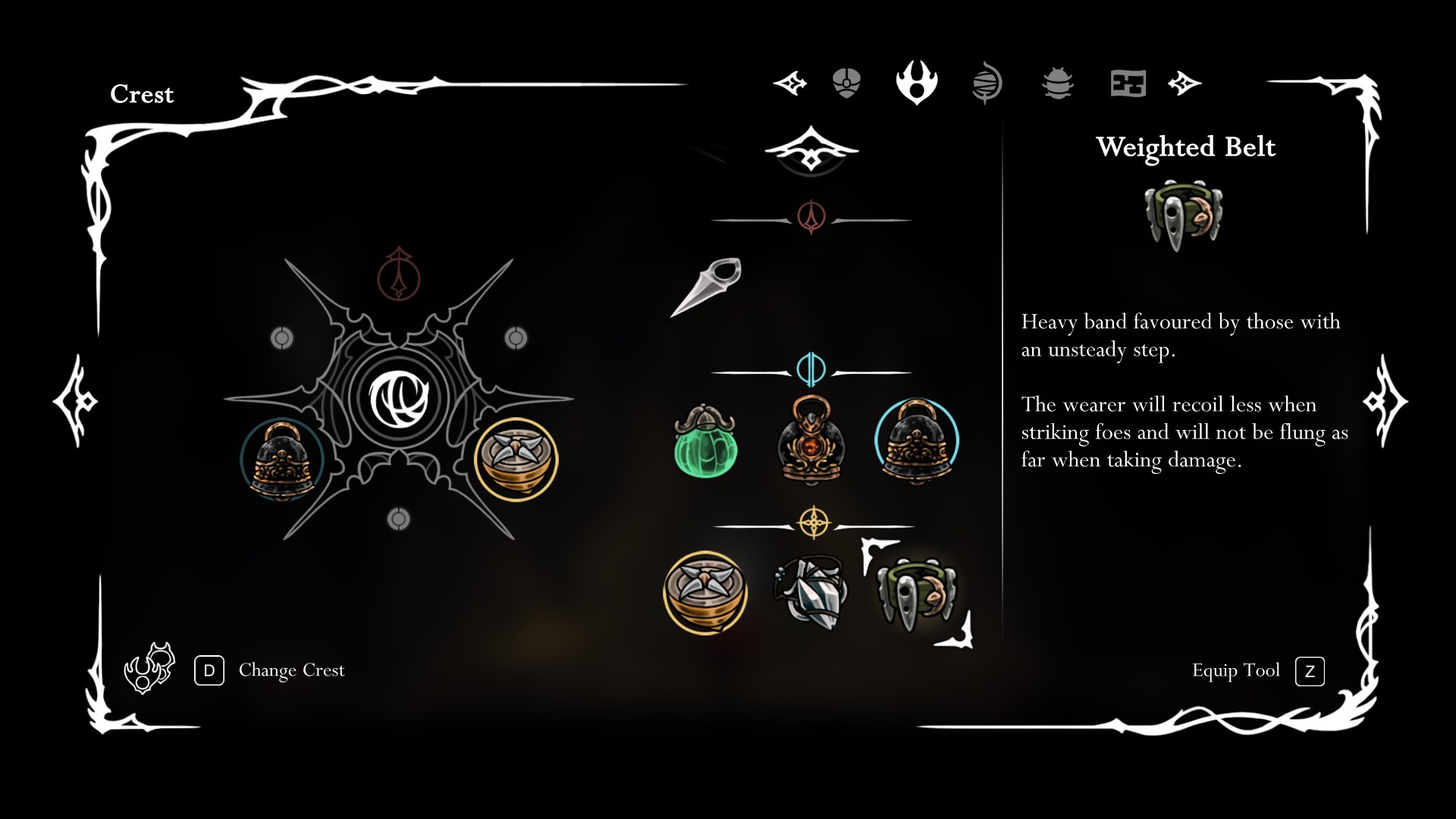
Task: Go to the previous pane with the left arrow
Action: click(74, 400)
